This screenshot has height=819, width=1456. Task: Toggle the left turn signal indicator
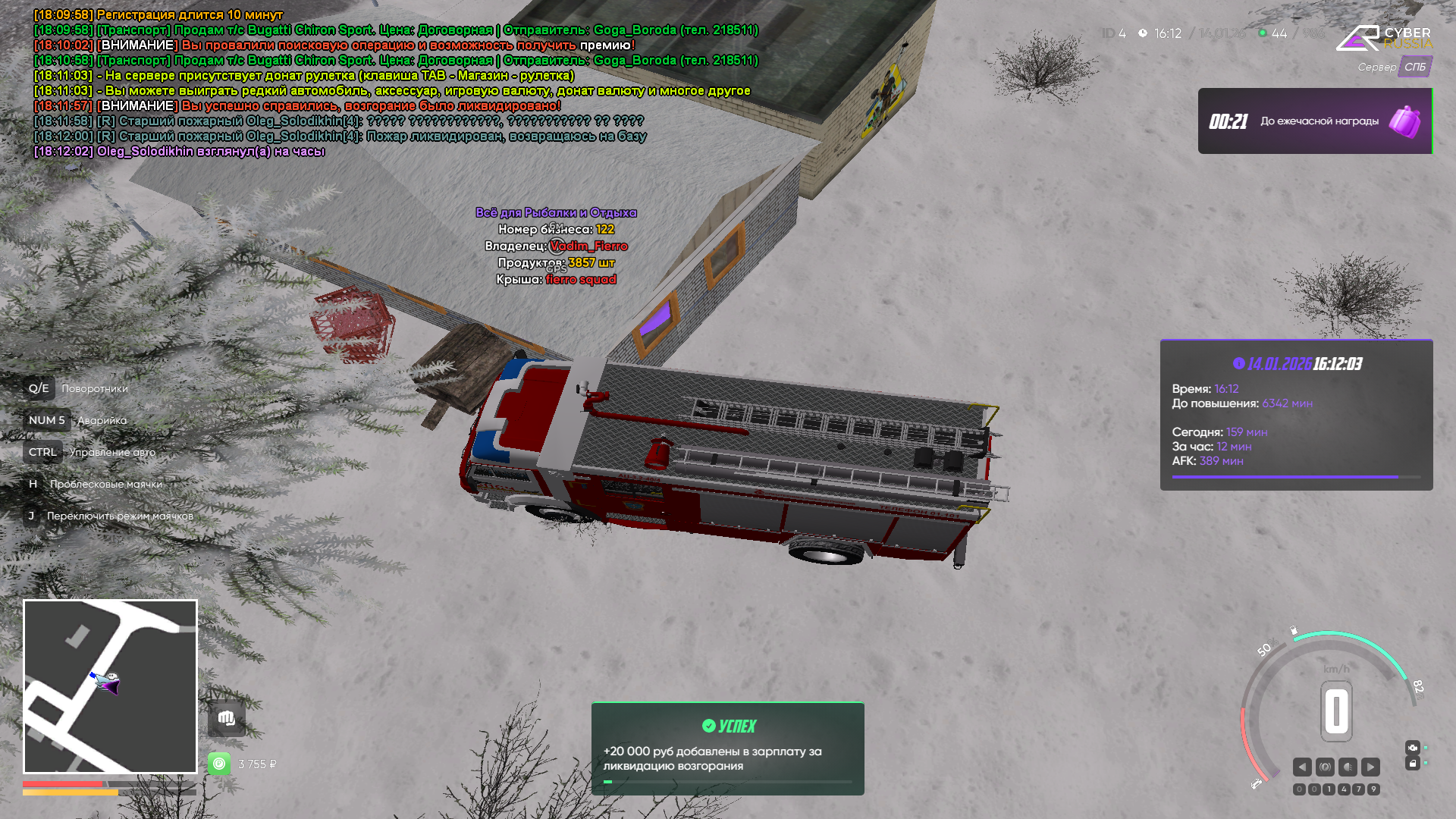[x=1302, y=767]
